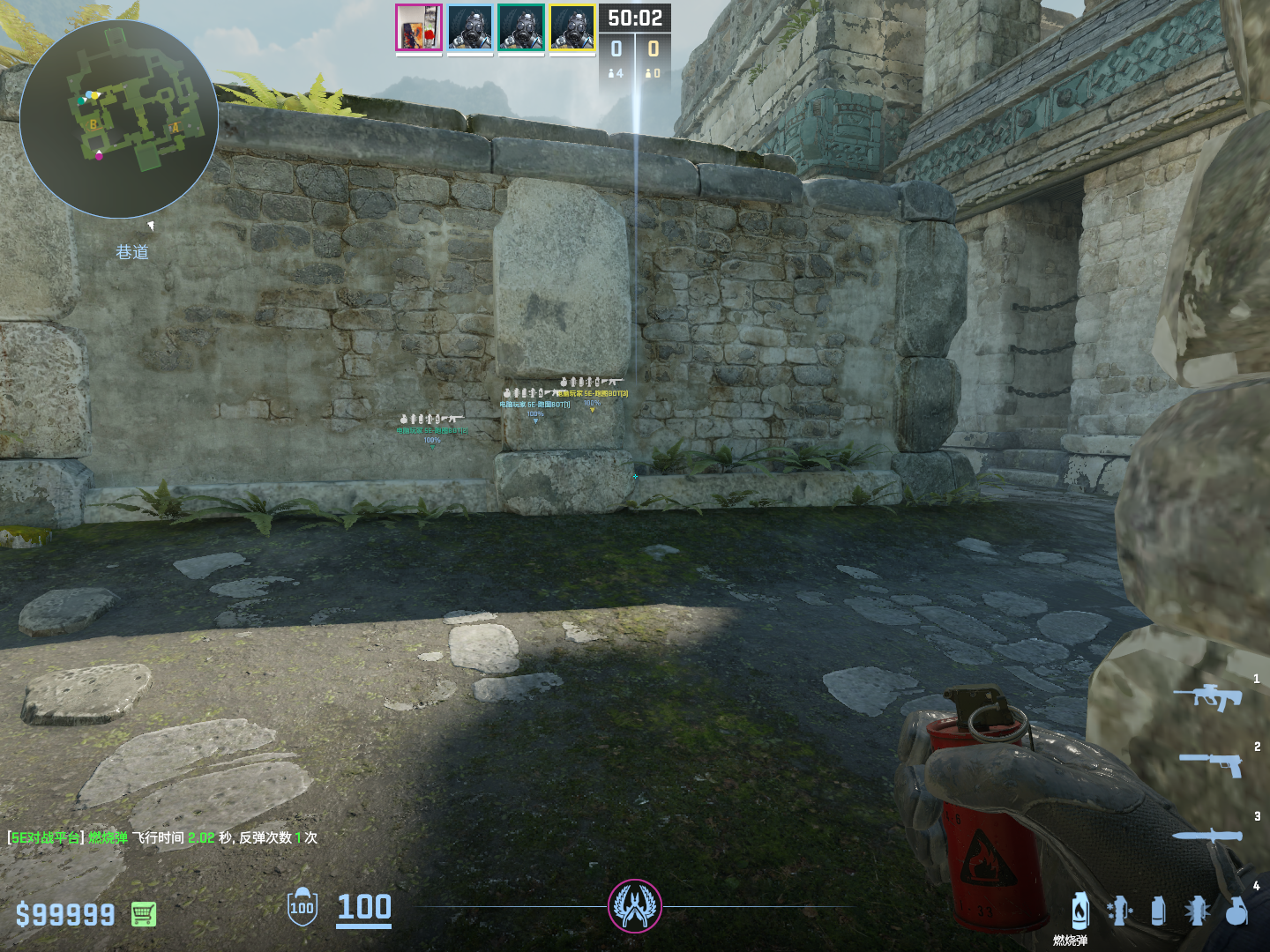Viewport: 1270px width, 952px height.
Task: Select the incendiary grenade icon
Action: [1080, 911]
